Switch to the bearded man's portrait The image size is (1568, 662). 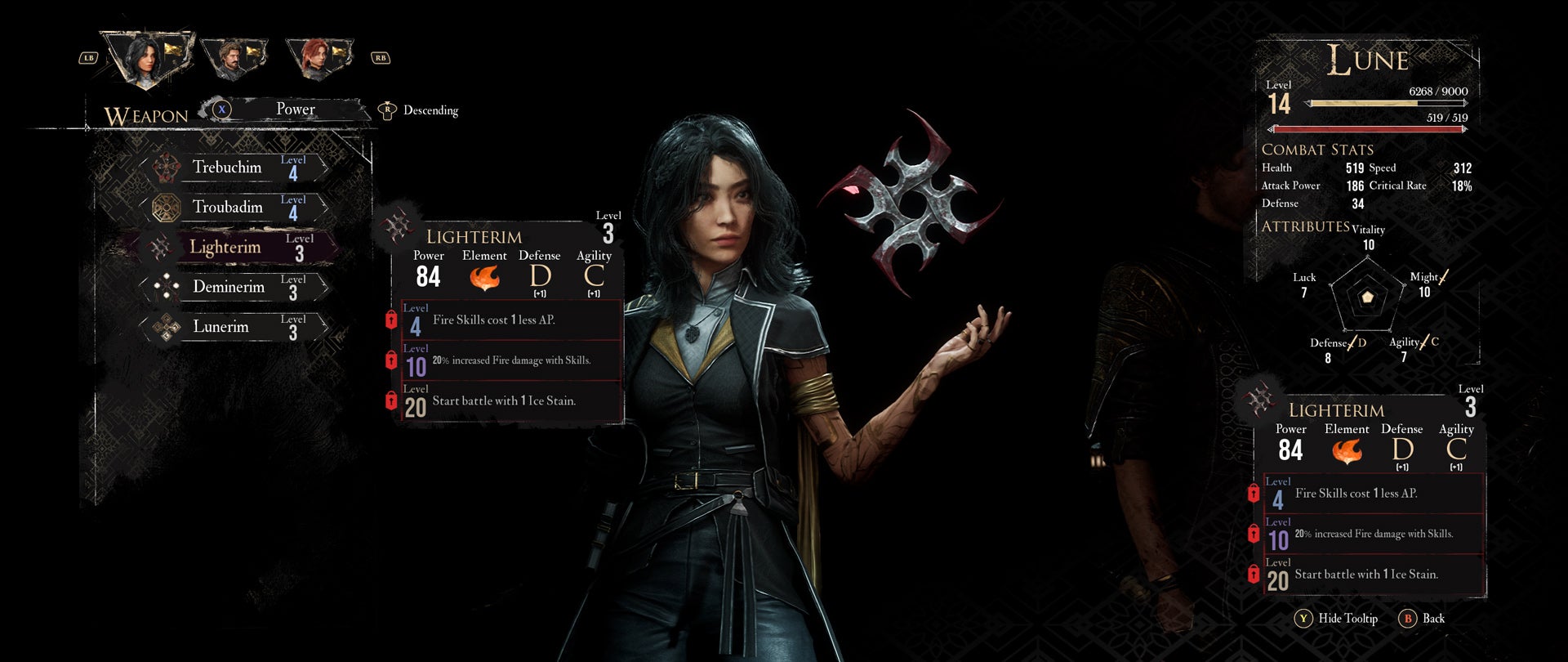click(x=234, y=57)
